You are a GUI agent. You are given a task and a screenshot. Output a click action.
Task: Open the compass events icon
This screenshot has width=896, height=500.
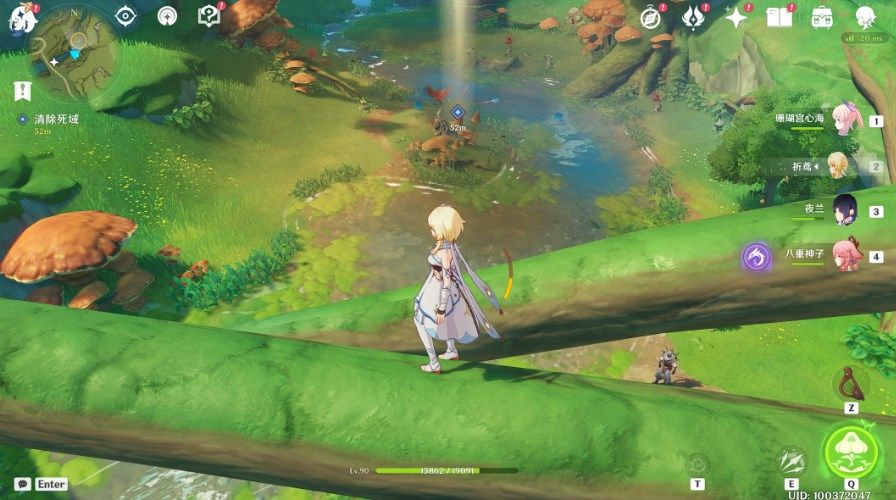pyautogui.click(x=651, y=17)
